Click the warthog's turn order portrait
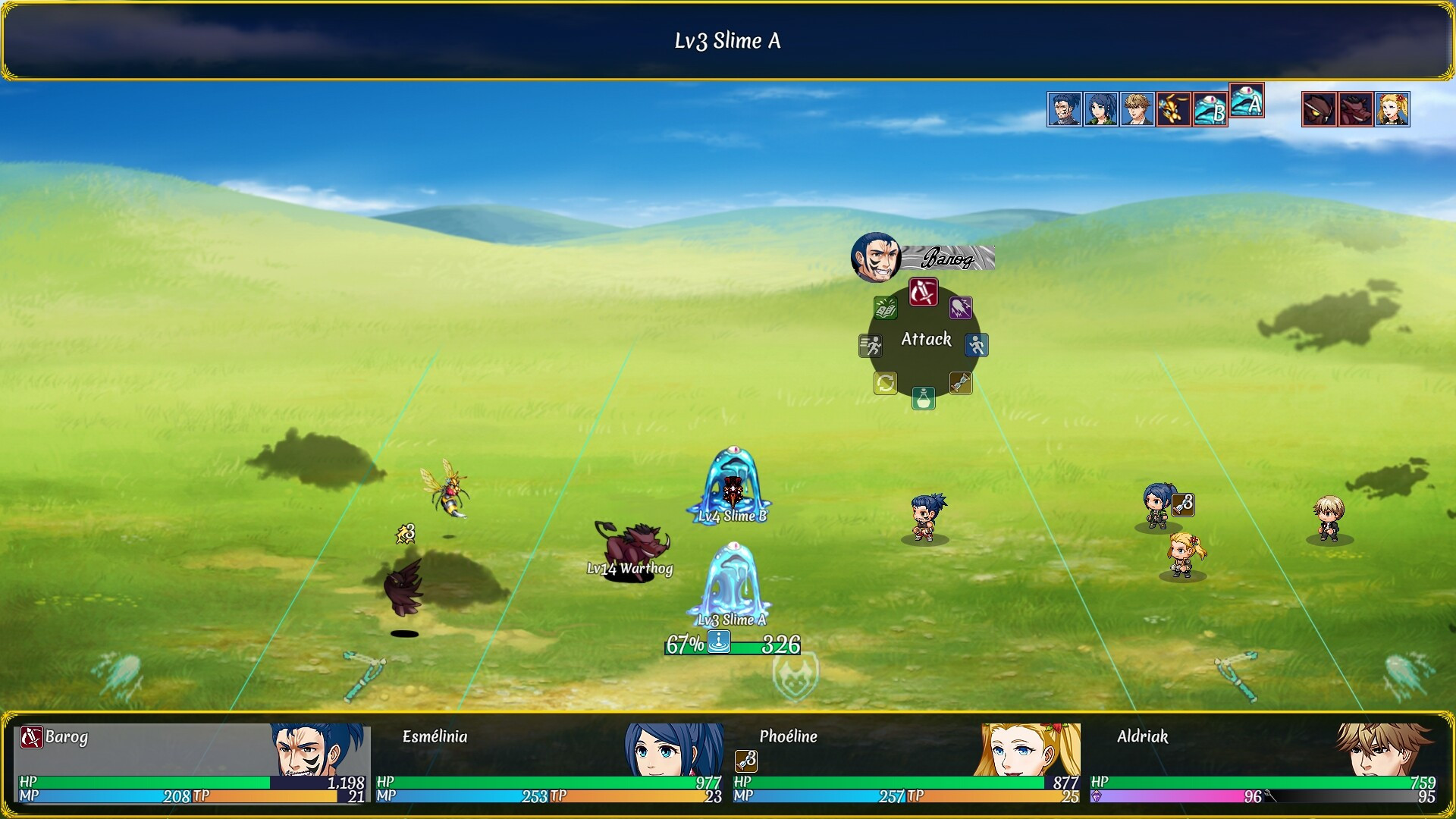1456x819 pixels. (x=1356, y=110)
